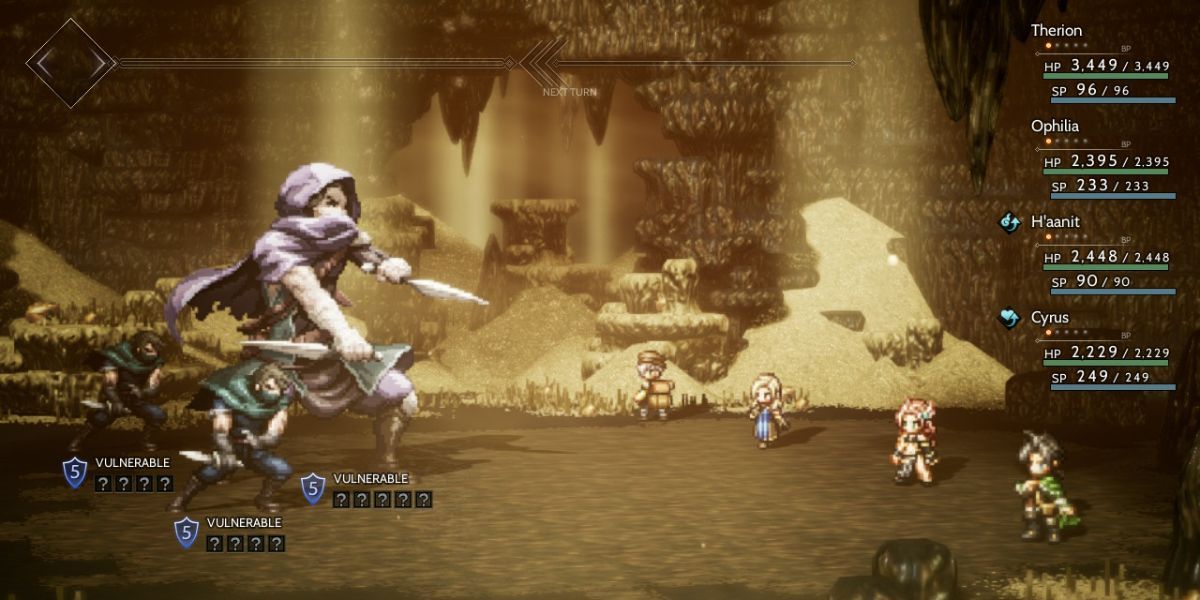Screen dimensions: 1200x600
Task: Click the diamond turn order emblem
Action: [70, 63]
